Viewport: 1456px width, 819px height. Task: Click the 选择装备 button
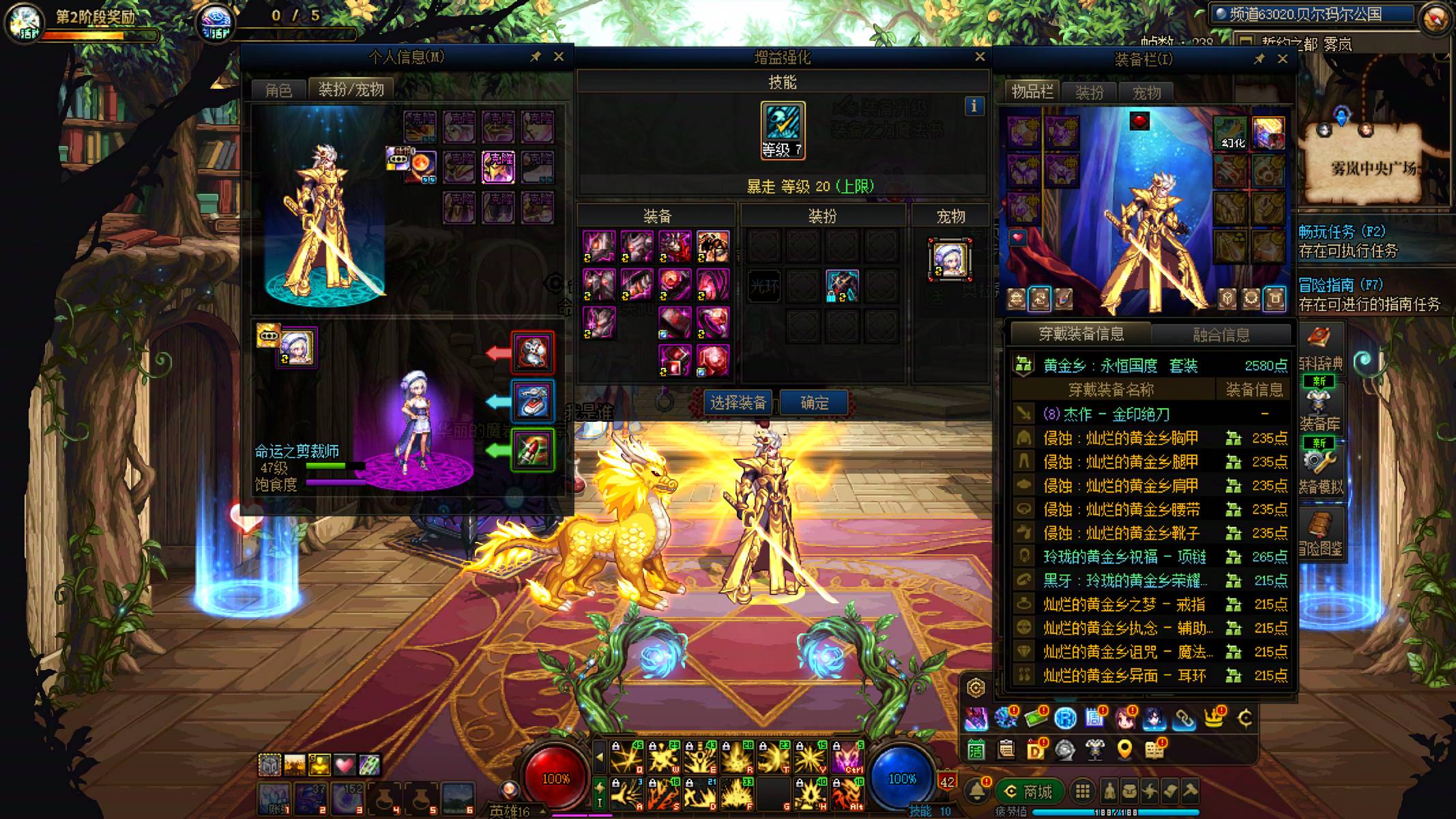[738, 403]
